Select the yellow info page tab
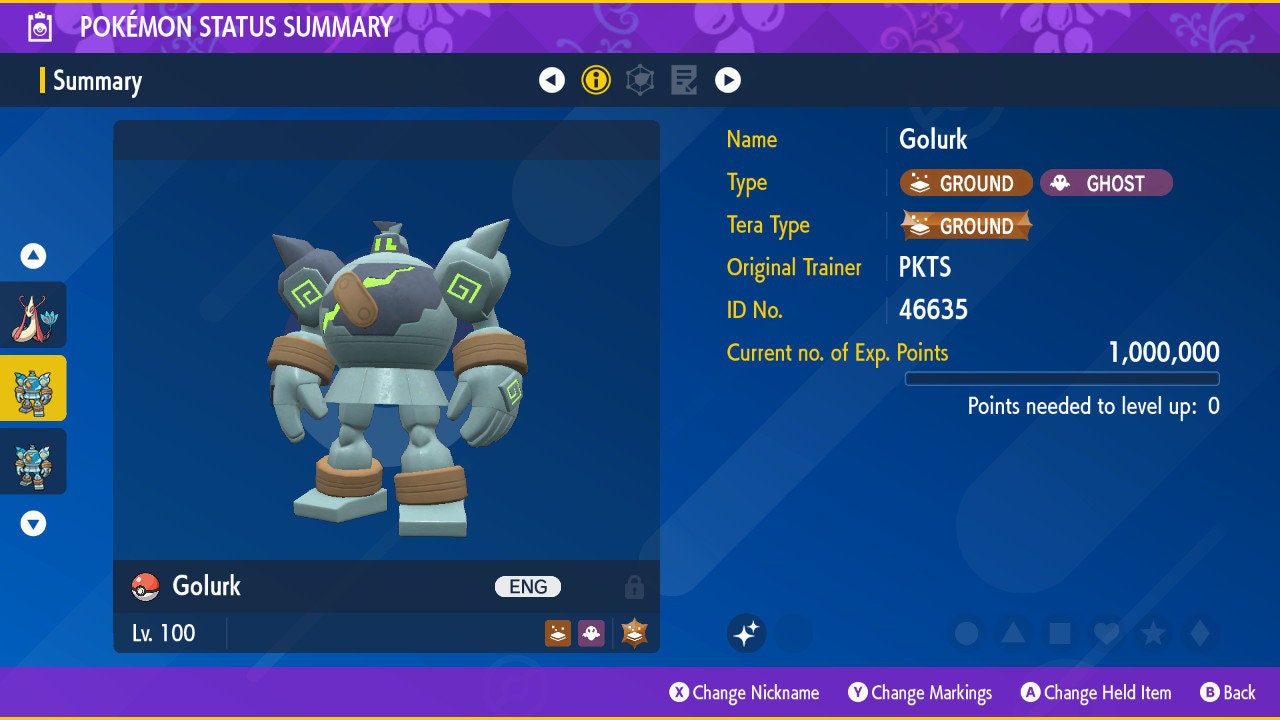The width and height of the screenshot is (1280, 720). [596, 80]
